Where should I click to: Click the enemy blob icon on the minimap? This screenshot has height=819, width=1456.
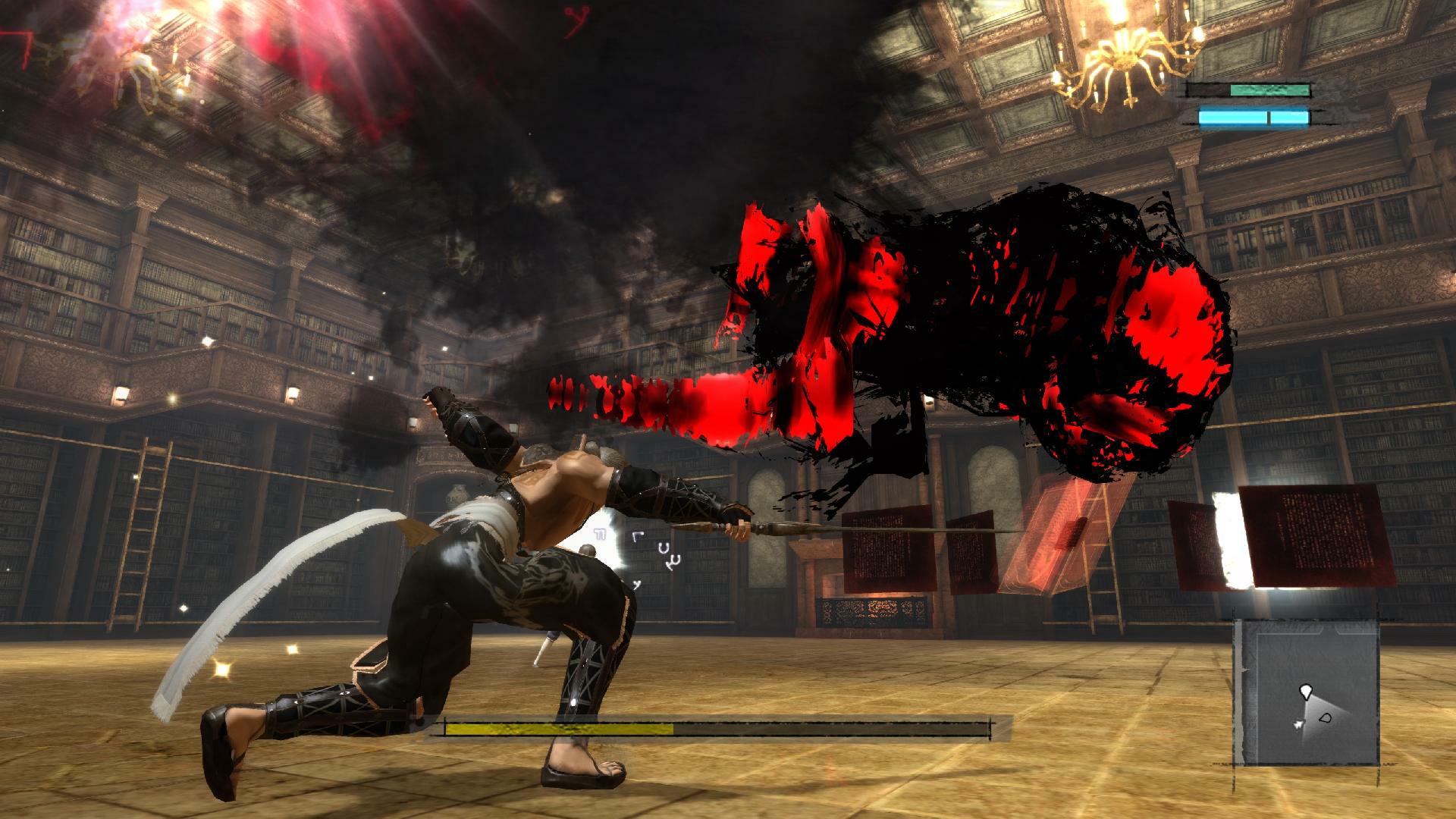click(x=1326, y=717)
